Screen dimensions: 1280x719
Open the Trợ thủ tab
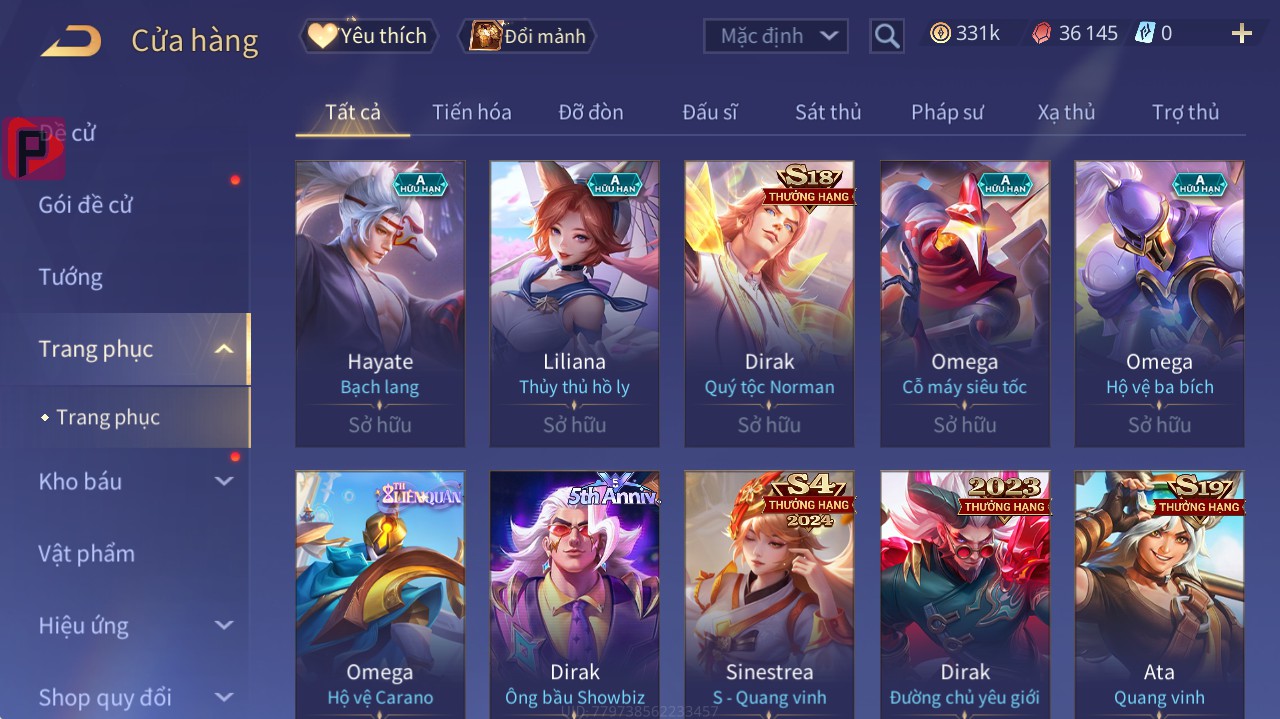click(1185, 112)
